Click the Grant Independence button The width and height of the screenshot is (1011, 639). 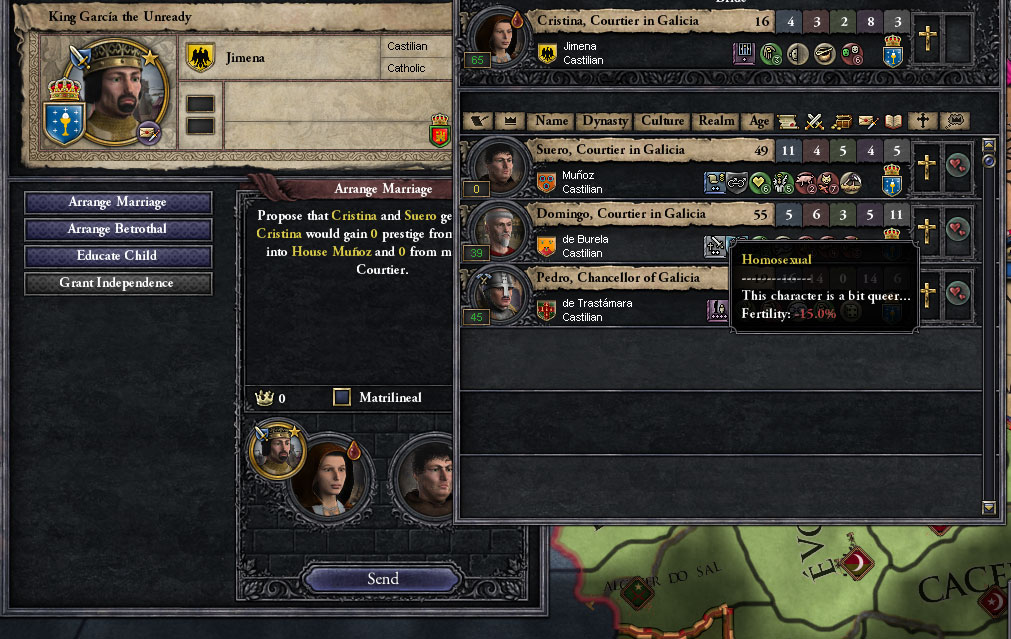pyautogui.click(x=118, y=283)
